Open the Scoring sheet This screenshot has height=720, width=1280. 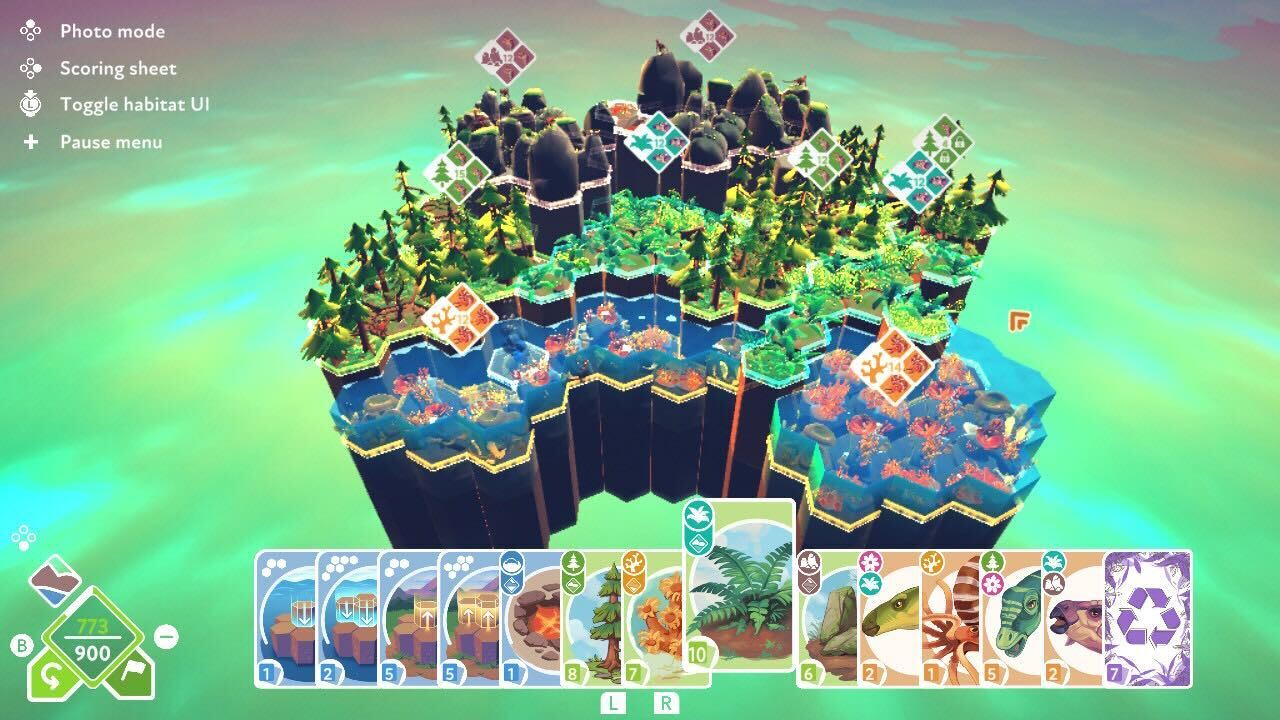tap(118, 68)
